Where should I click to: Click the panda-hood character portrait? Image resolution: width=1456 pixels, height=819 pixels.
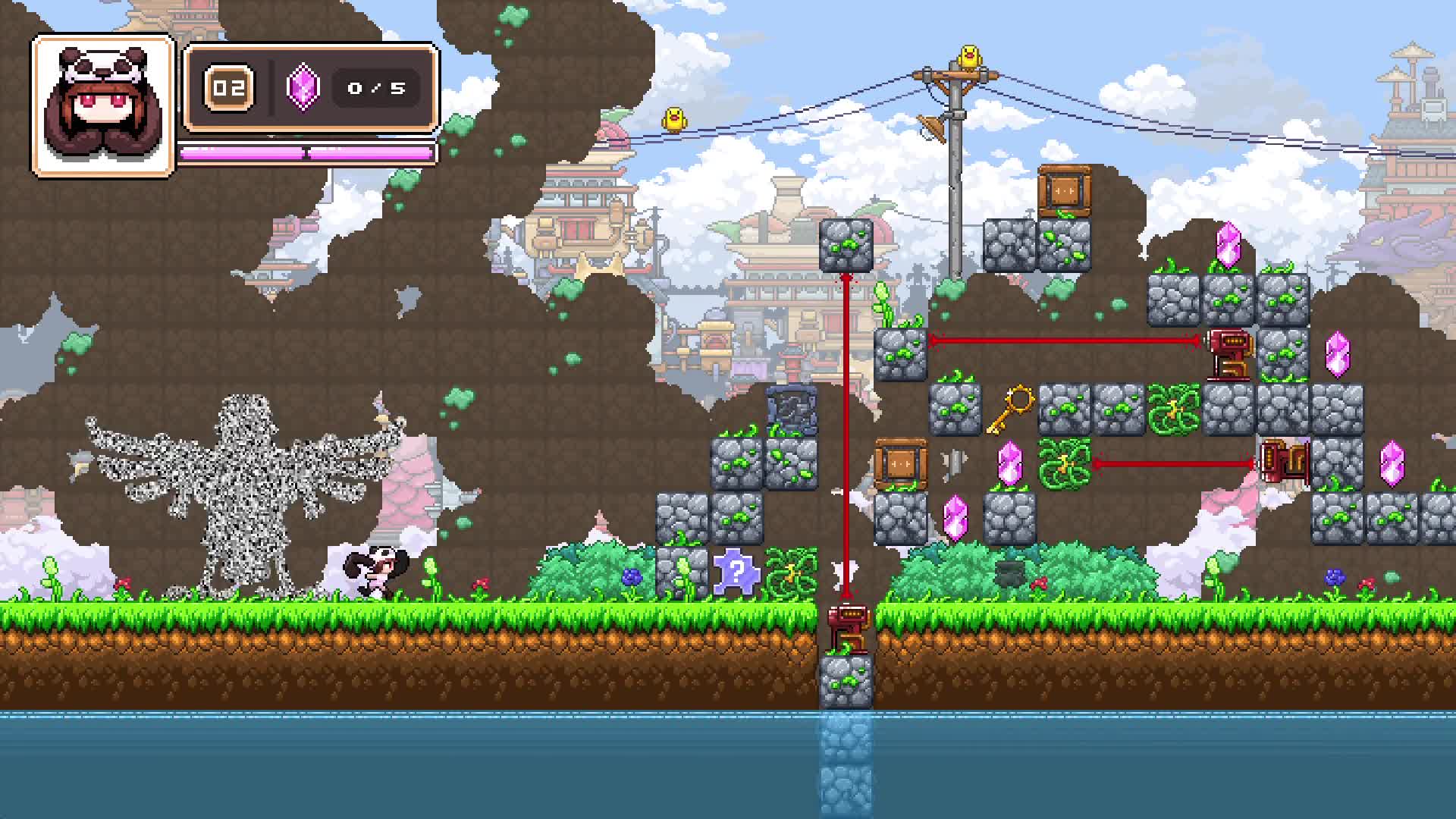[x=103, y=106]
